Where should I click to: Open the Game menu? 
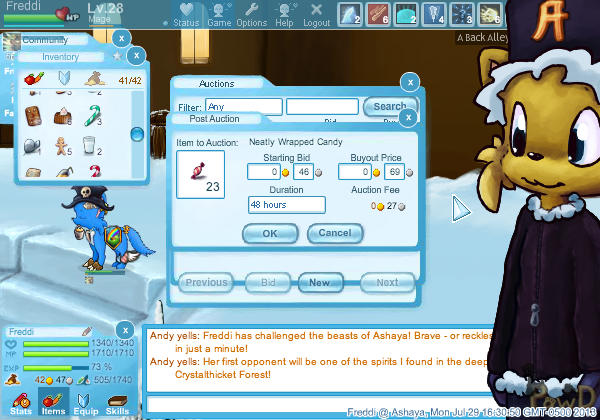click(x=219, y=15)
